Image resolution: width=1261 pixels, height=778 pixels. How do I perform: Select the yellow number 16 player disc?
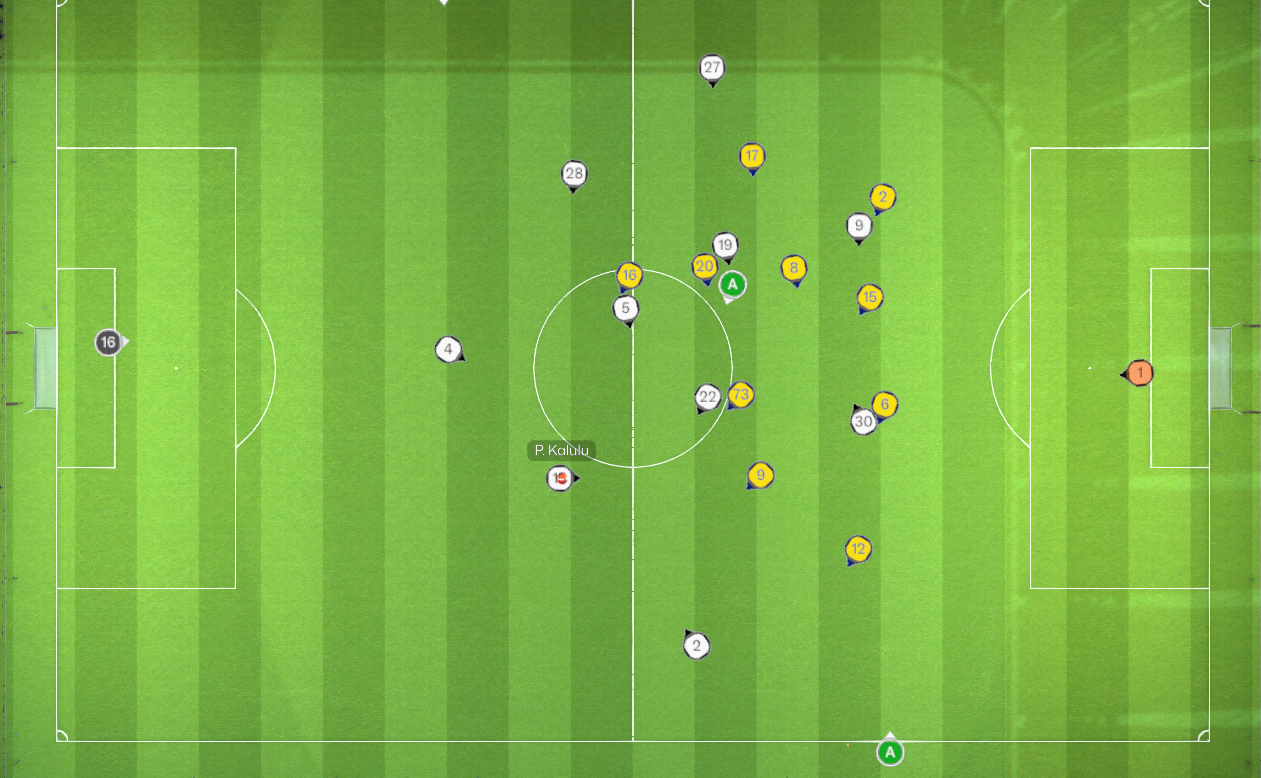pos(629,275)
